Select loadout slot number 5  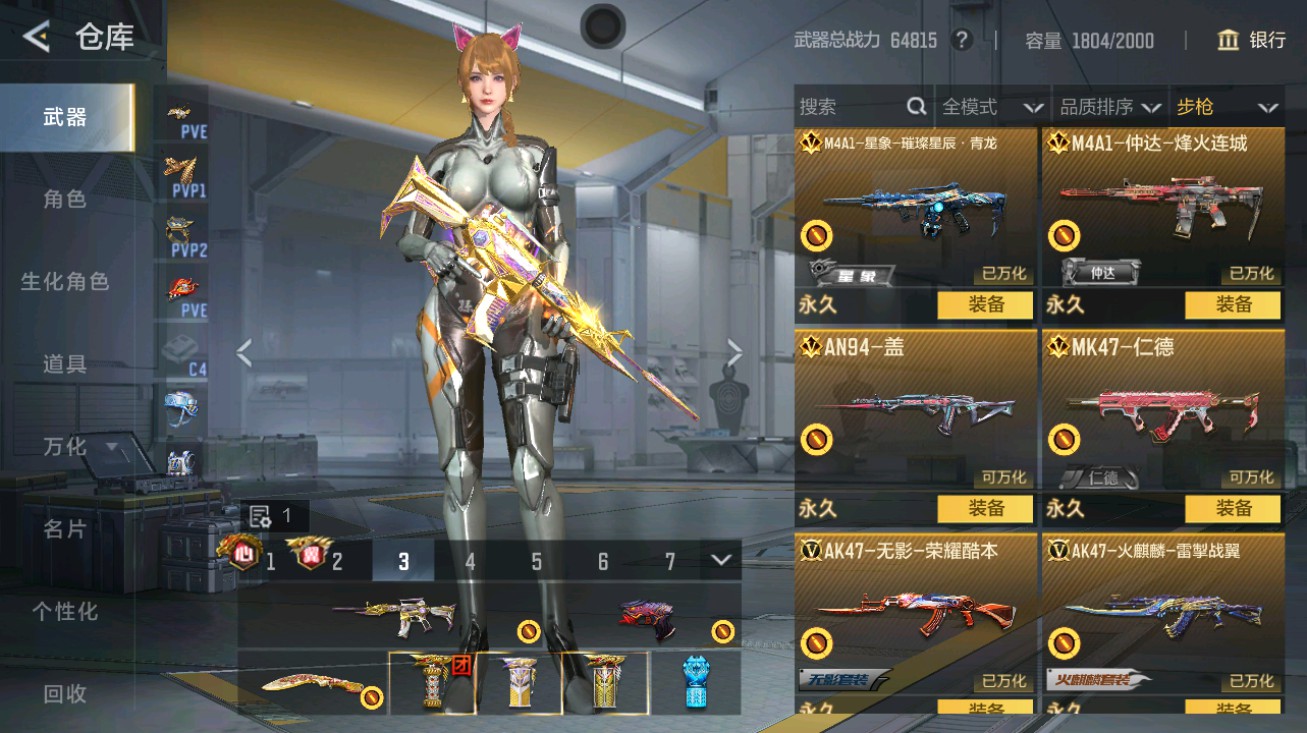point(536,562)
